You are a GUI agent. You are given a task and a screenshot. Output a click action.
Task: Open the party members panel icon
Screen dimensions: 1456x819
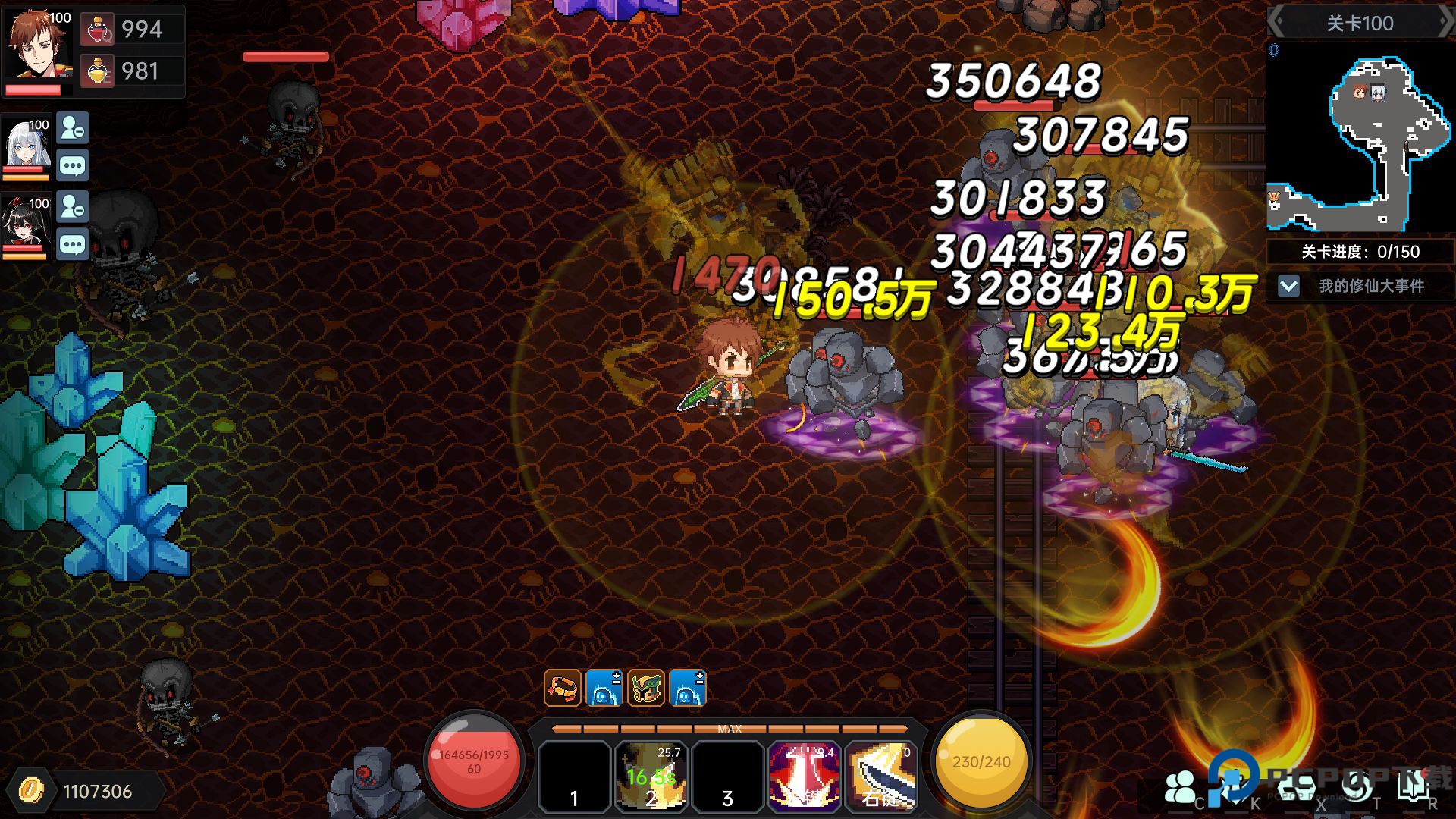pyautogui.click(x=1180, y=787)
